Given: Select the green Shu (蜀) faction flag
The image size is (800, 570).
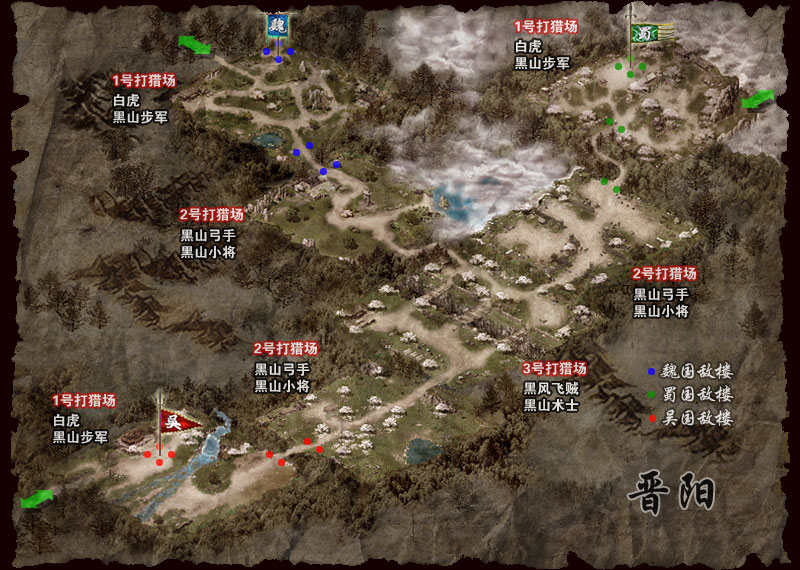Looking at the screenshot, I should [642, 32].
